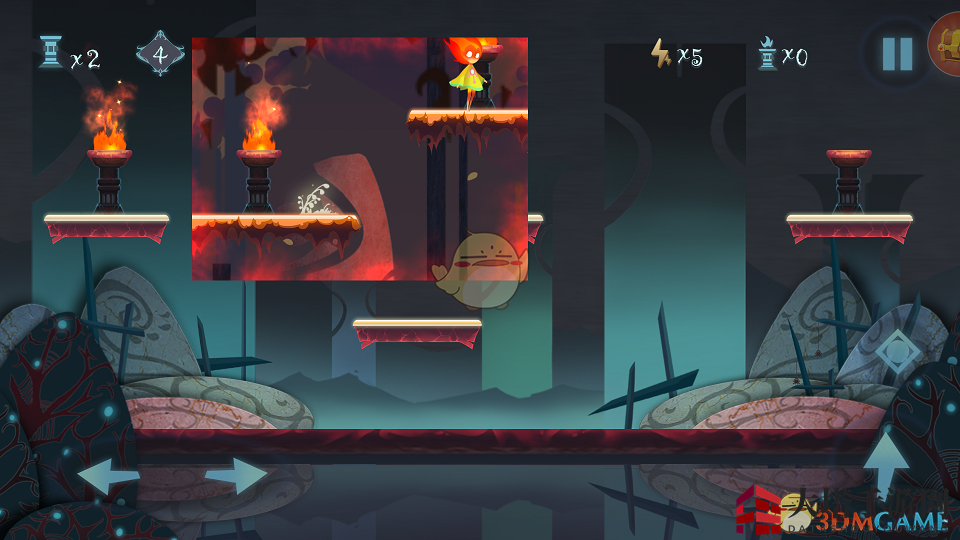Open the golden treasure chest icon
The image size is (960, 540).
coord(946,44)
